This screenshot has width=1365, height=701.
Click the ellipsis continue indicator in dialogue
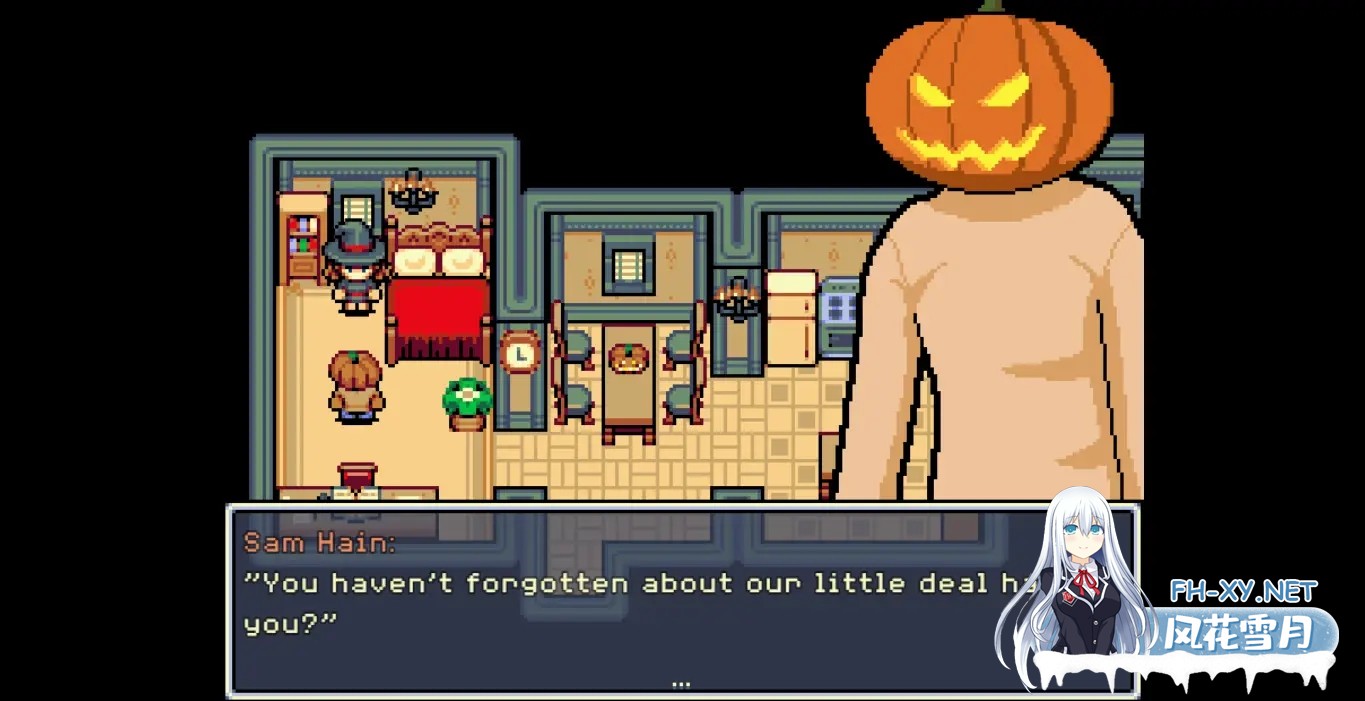[681, 685]
